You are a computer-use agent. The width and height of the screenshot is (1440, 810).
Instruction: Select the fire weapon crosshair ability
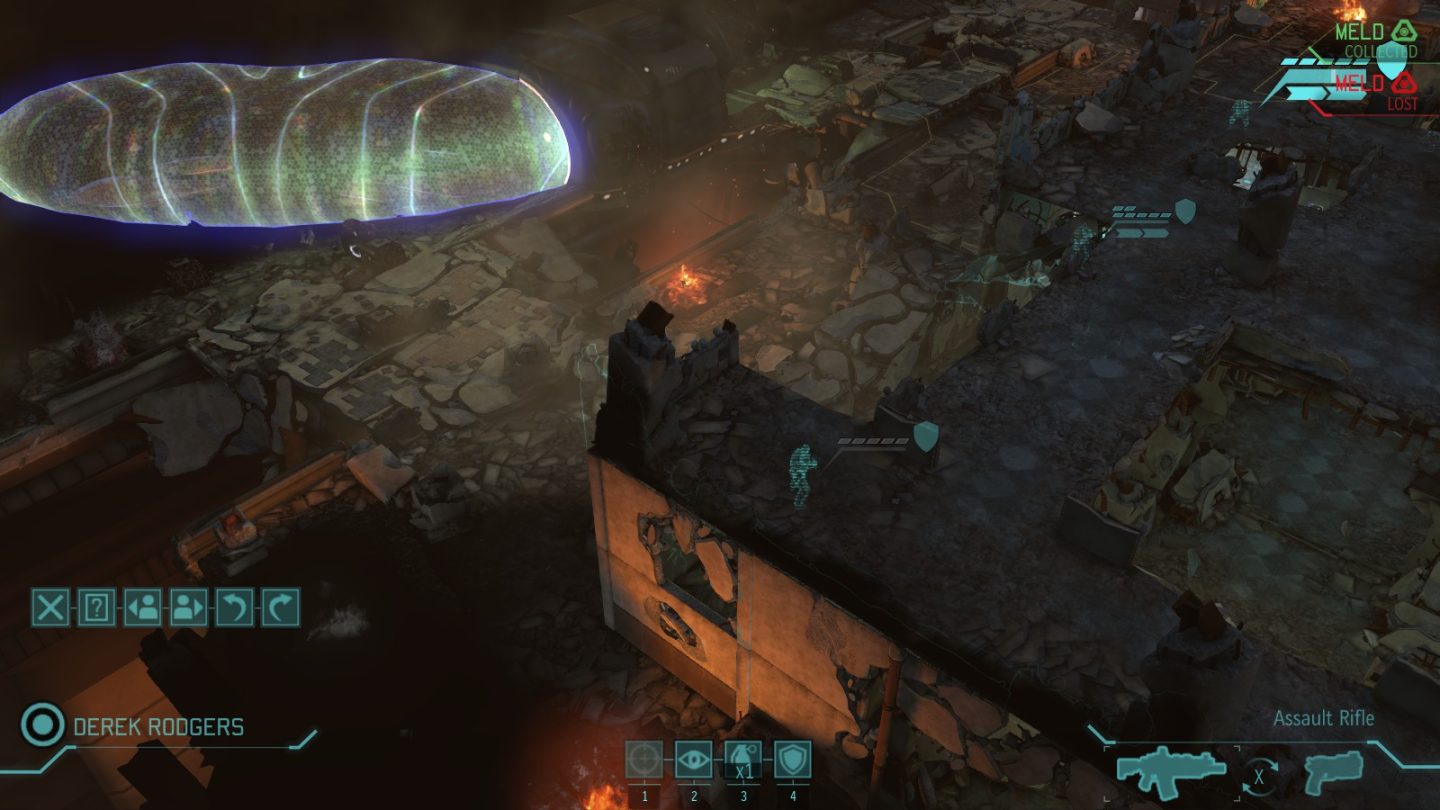(x=643, y=758)
